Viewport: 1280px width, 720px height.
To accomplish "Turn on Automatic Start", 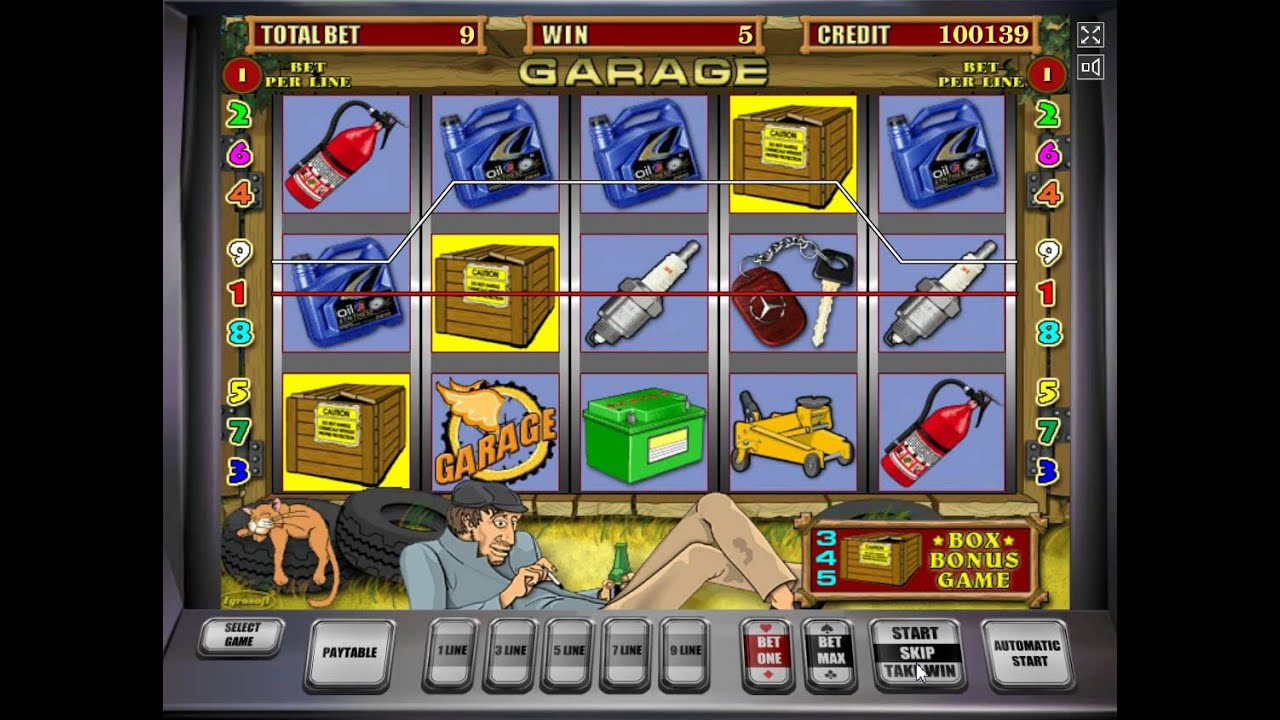I will (x=1028, y=653).
